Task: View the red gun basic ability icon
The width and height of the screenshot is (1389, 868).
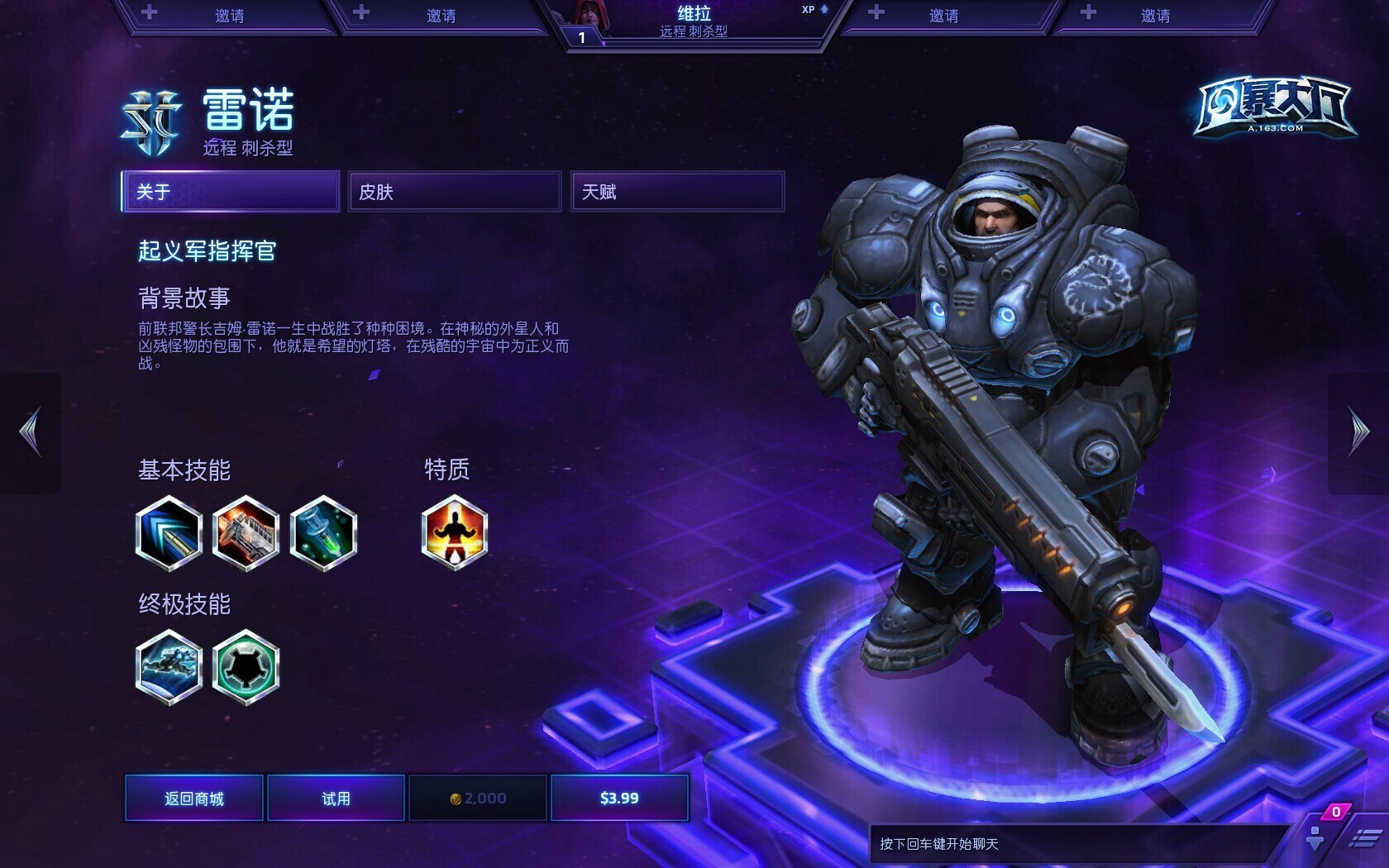Action: 246,533
